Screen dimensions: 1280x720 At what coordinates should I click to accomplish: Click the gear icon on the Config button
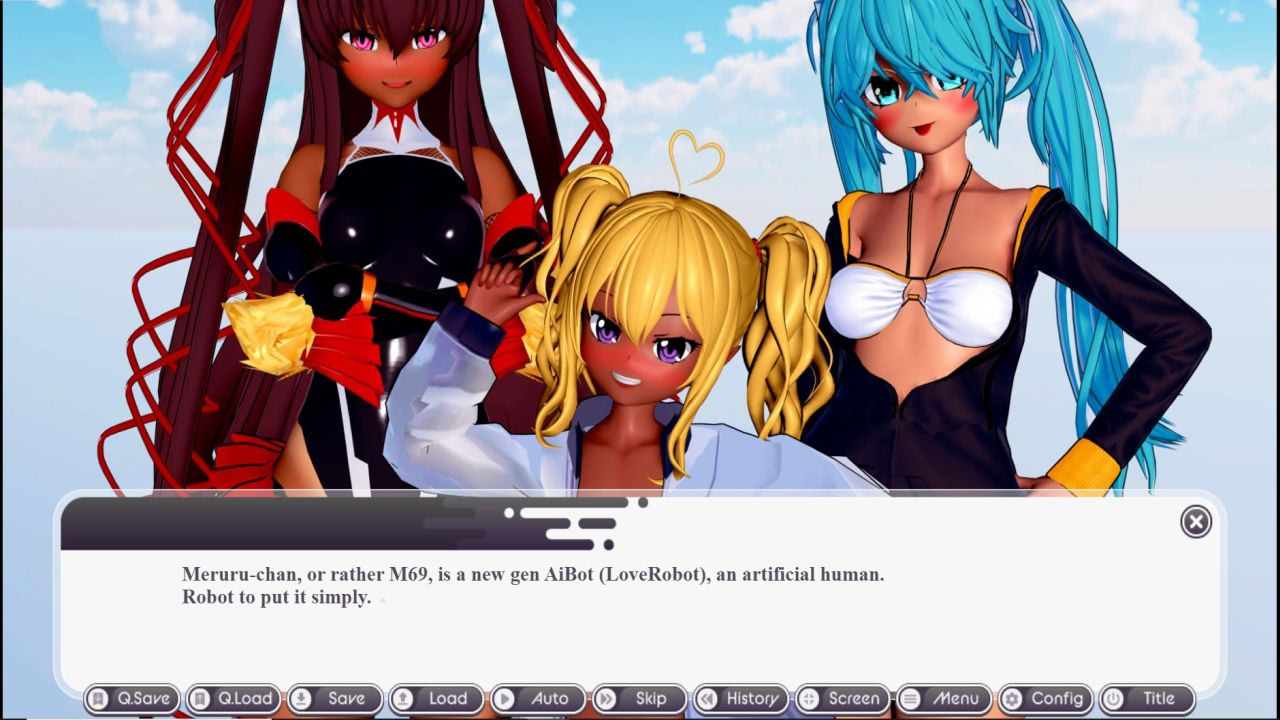click(x=1014, y=699)
